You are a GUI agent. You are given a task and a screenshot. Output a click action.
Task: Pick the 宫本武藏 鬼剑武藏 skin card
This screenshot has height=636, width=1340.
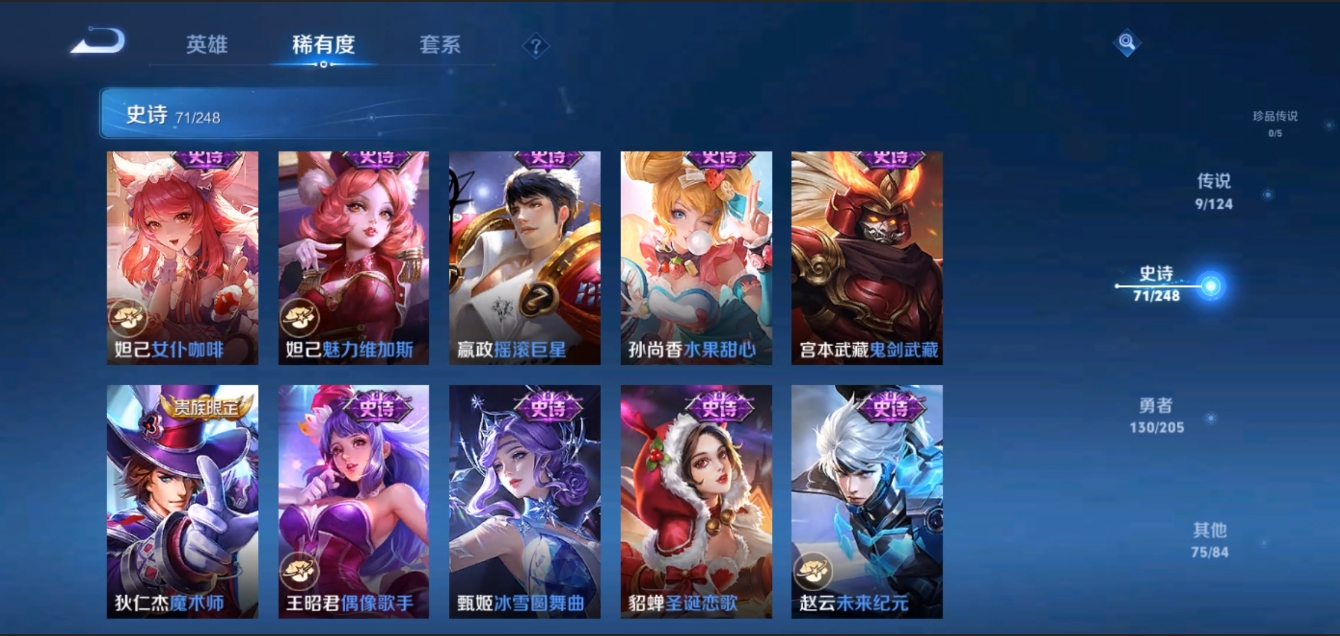[867, 257]
